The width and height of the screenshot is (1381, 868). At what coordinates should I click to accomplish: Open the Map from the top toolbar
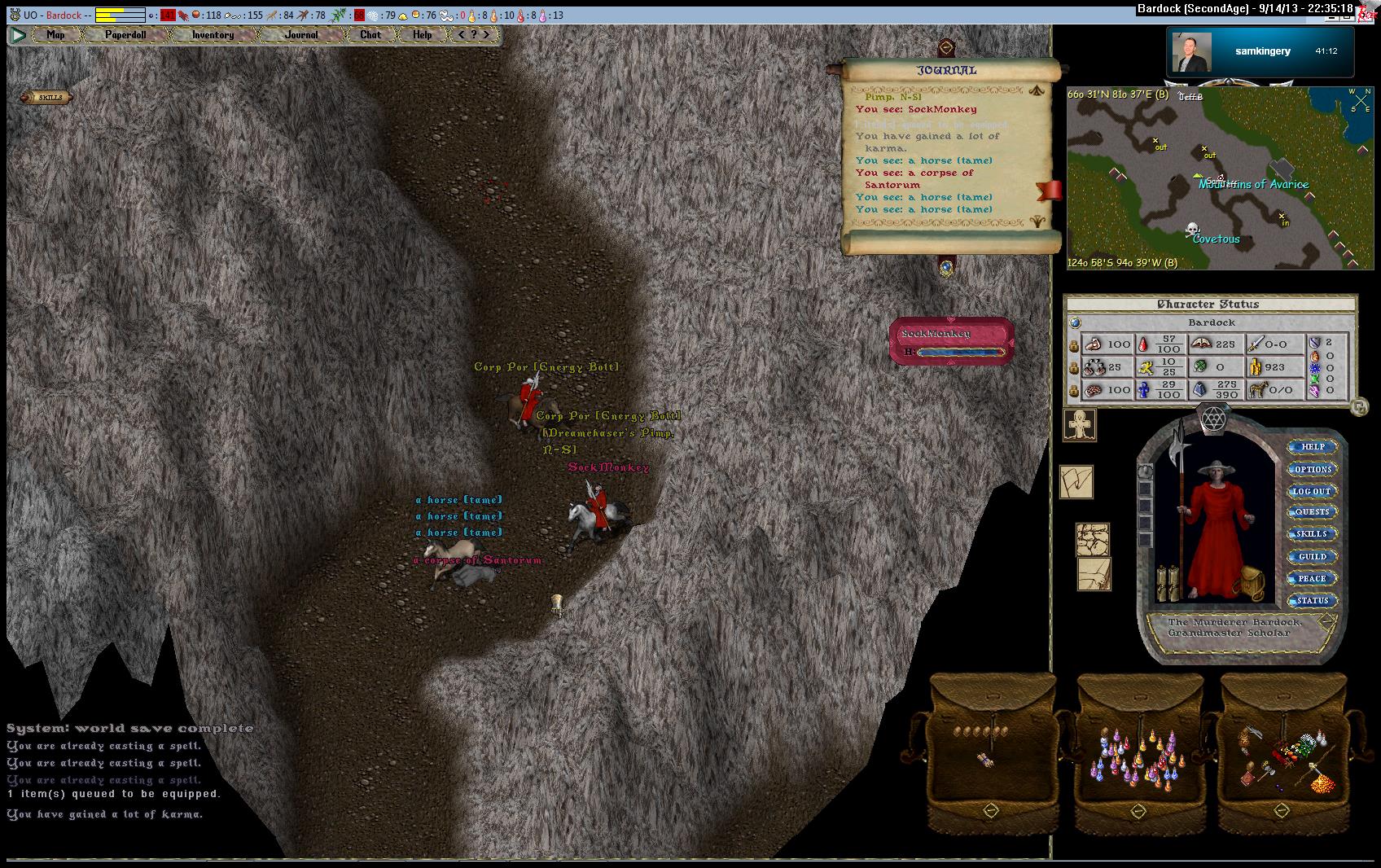[55, 35]
